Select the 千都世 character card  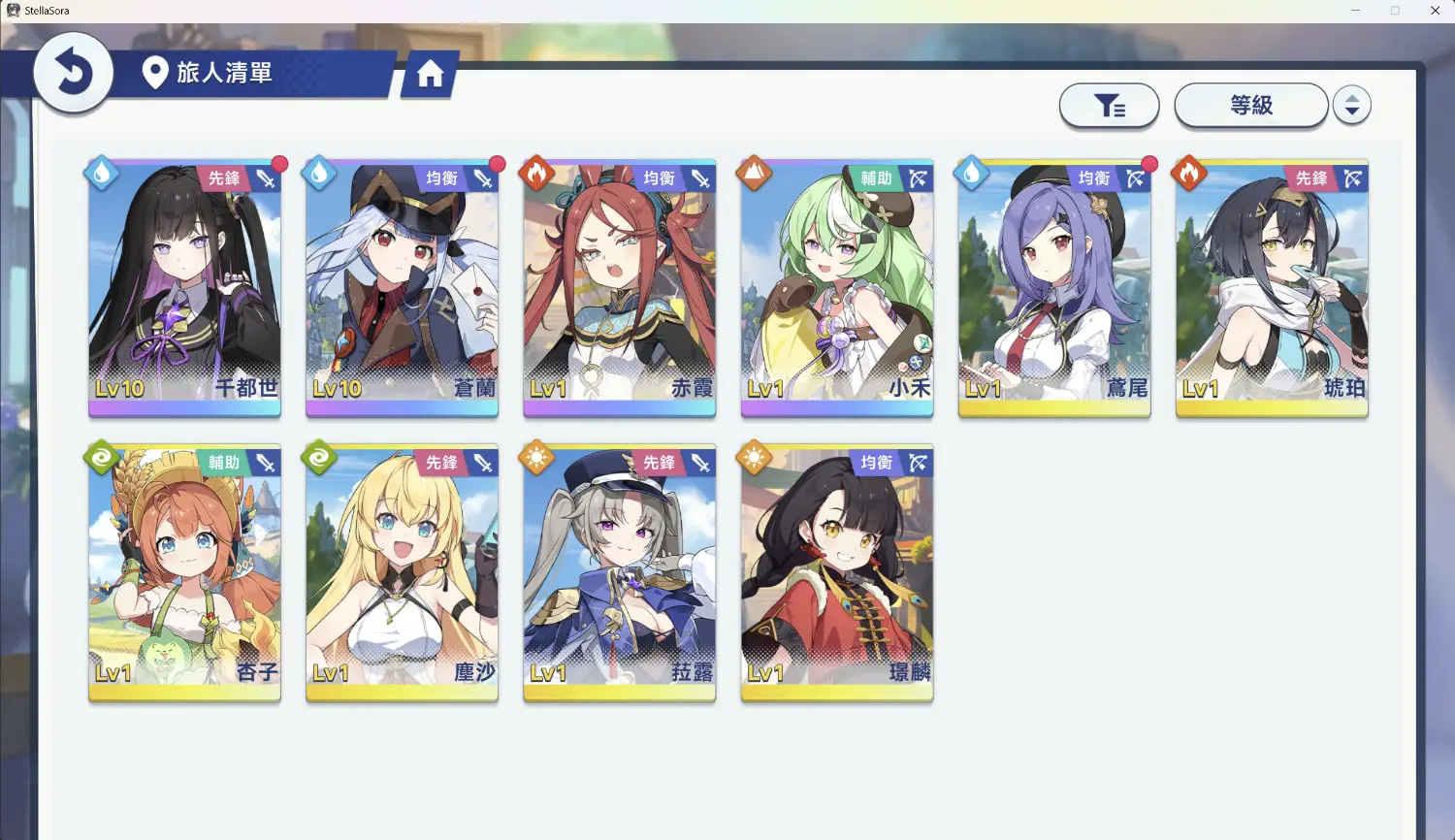[184, 288]
